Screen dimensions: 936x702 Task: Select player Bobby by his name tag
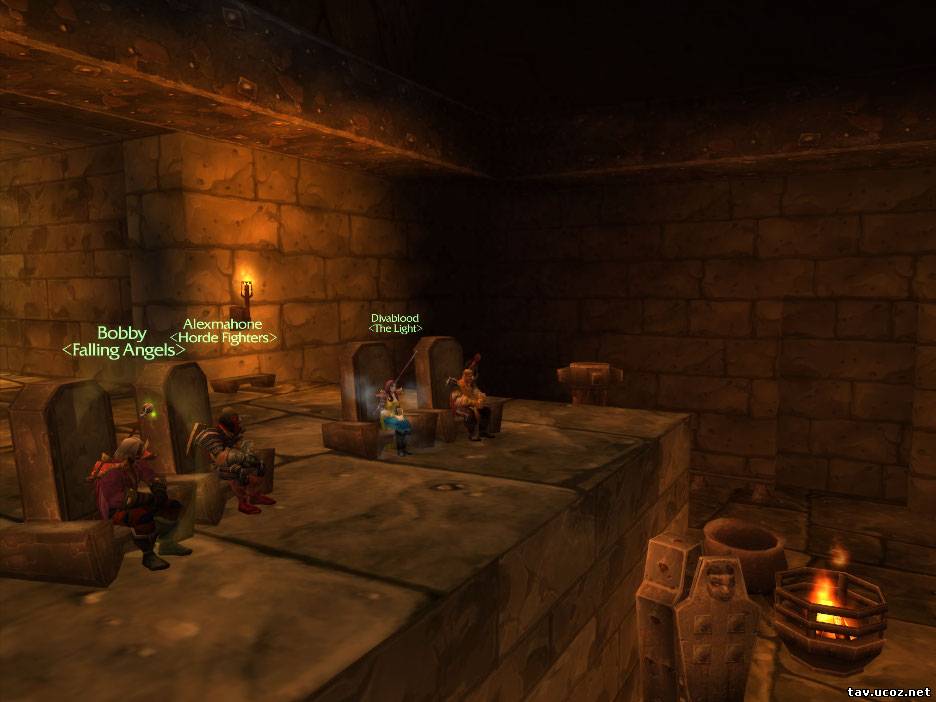coord(122,333)
